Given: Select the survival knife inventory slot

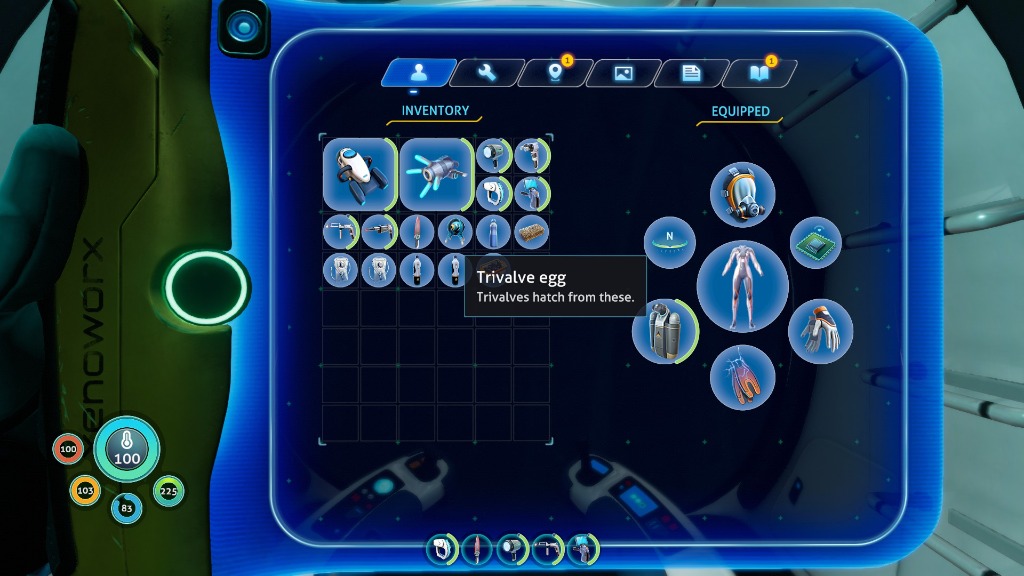Looking at the screenshot, I should point(417,232).
